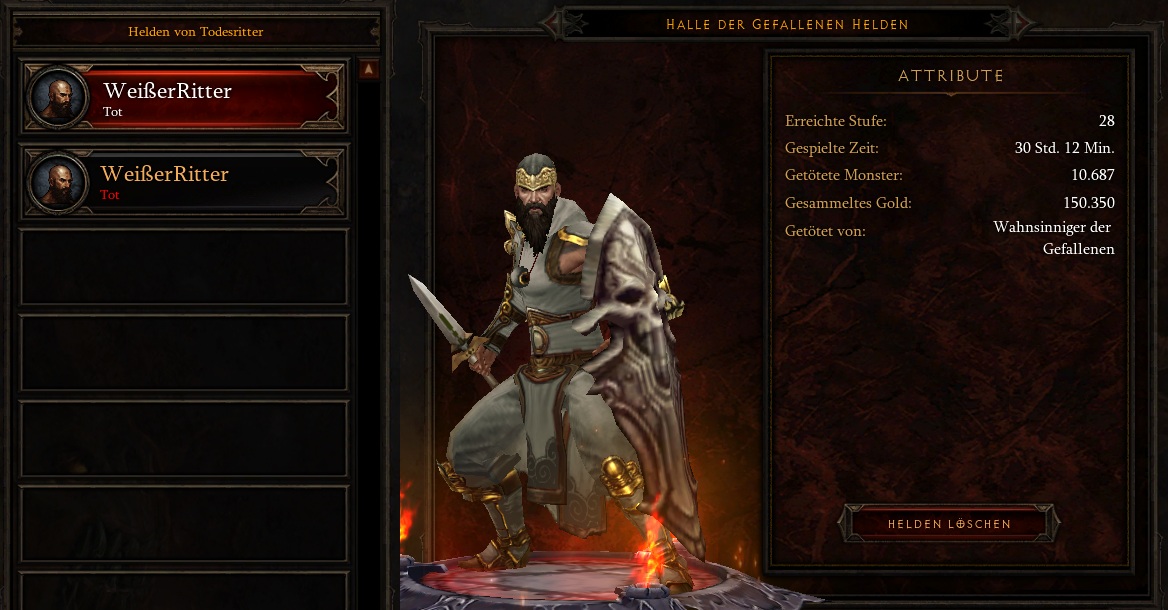Choose the unhighlighted WeißerRitter entry with red Tot

point(184,182)
